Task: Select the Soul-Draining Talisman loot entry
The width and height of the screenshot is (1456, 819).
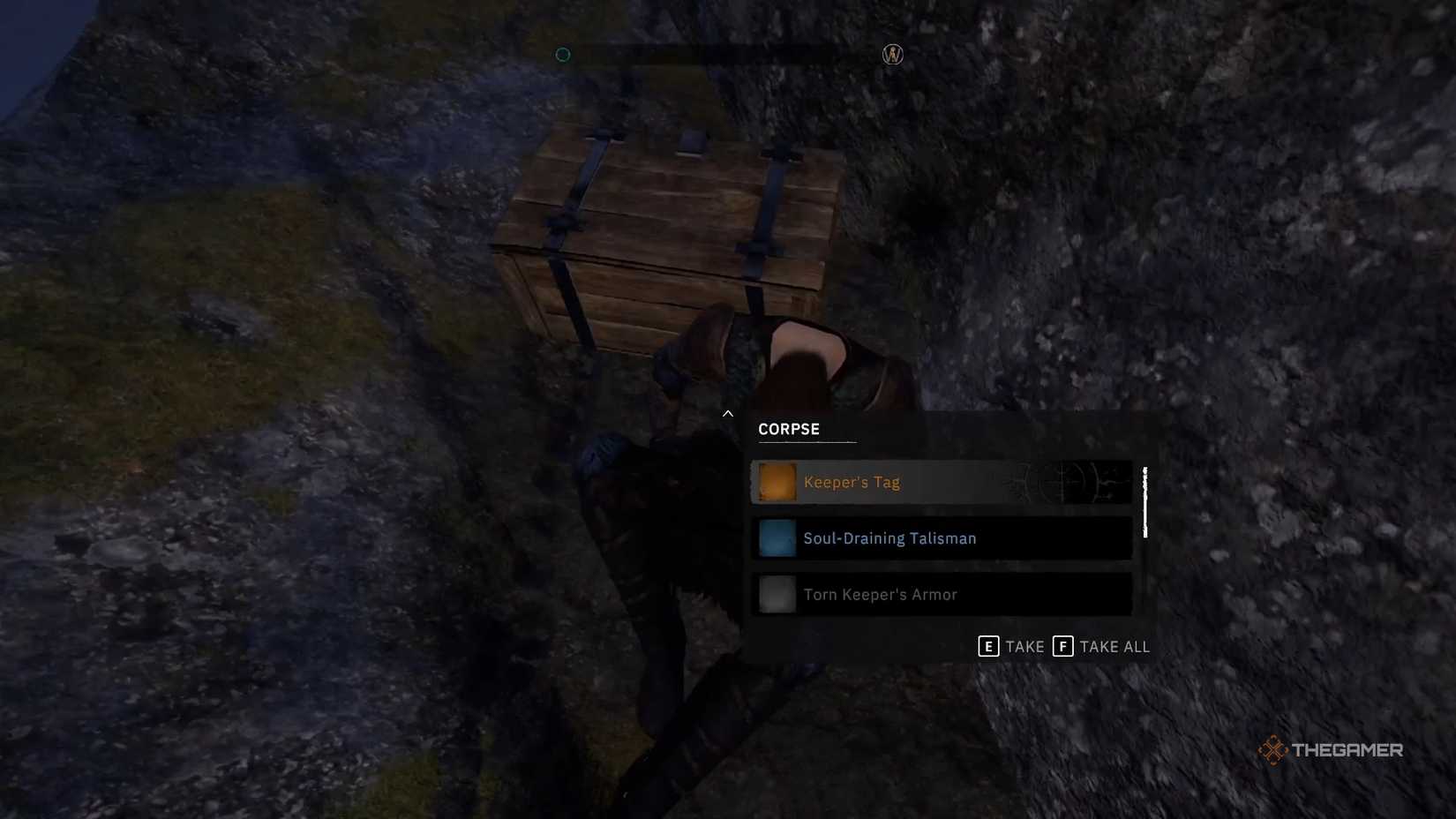Action: point(941,537)
